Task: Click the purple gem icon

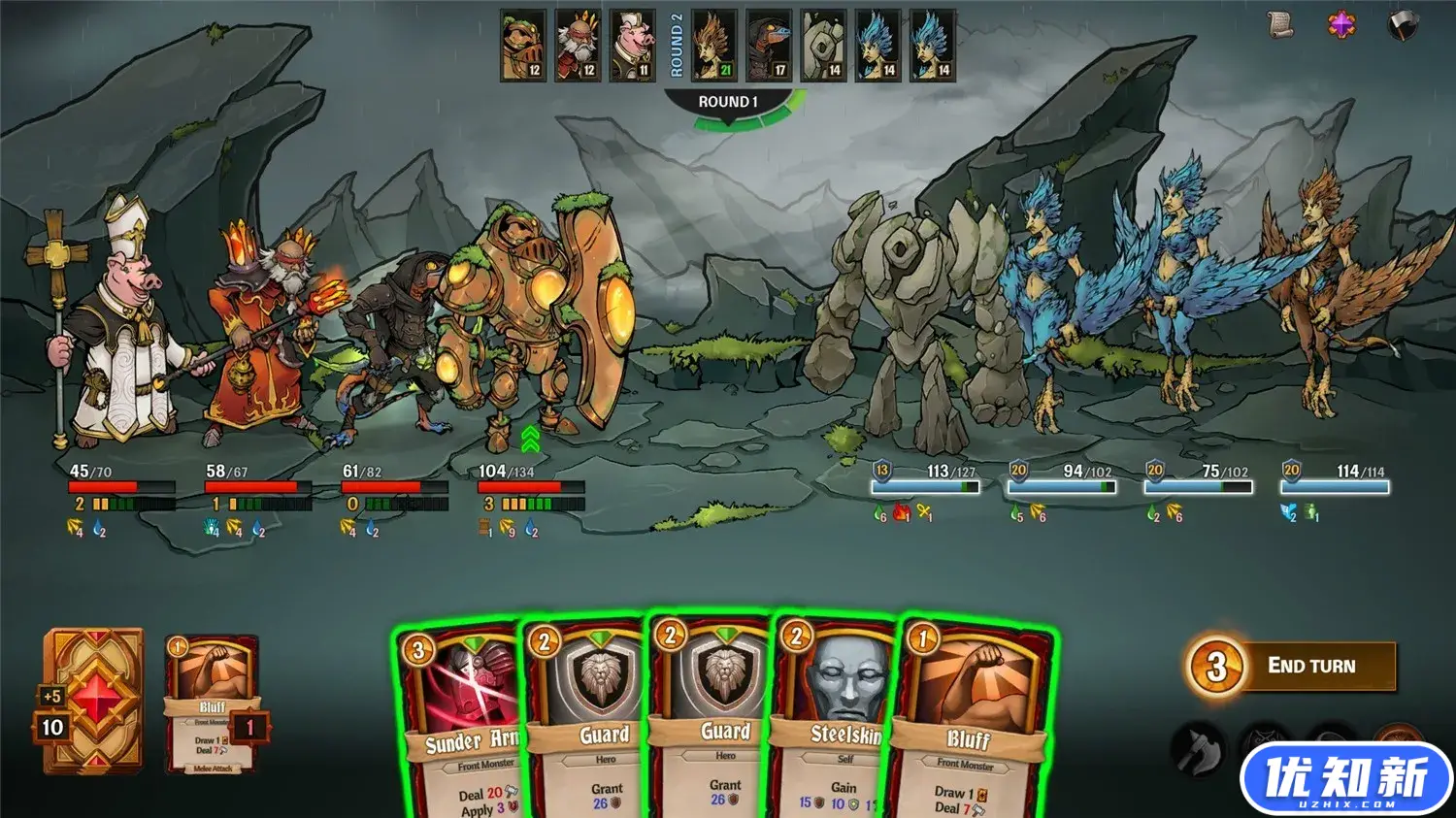Action: tap(1341, 25)
